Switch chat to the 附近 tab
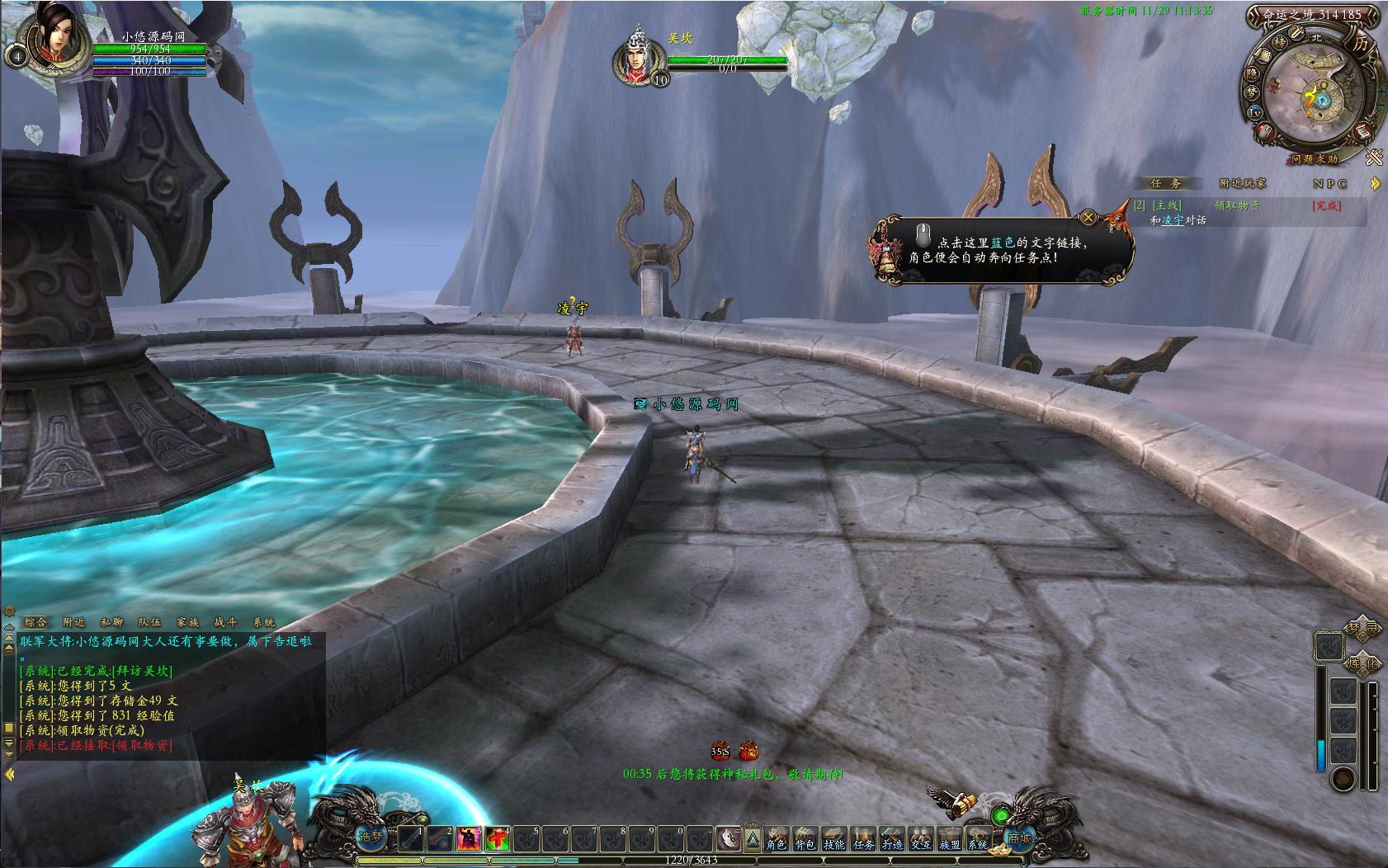 point(73,623)
